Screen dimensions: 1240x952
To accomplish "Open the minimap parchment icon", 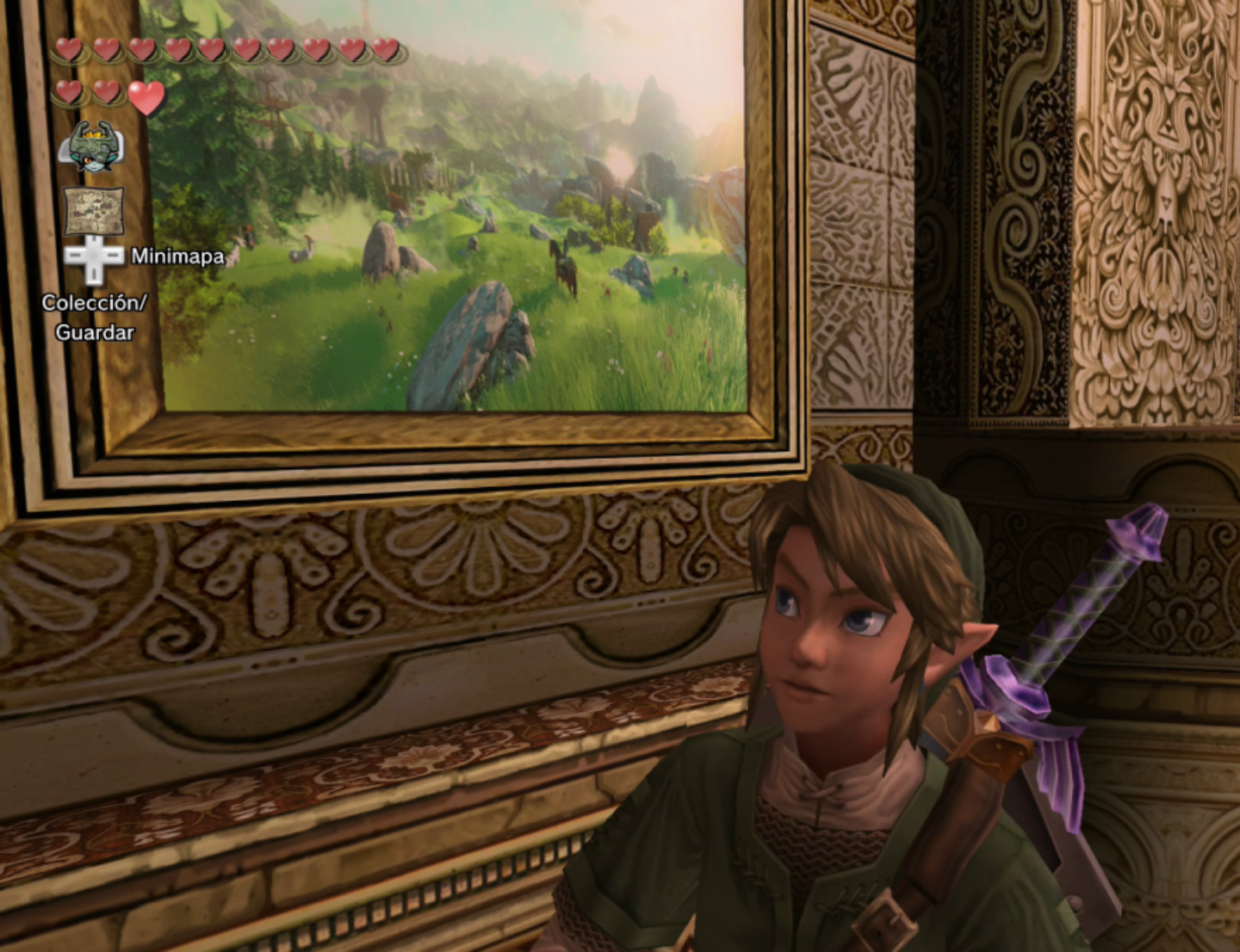I will point(95,209).
